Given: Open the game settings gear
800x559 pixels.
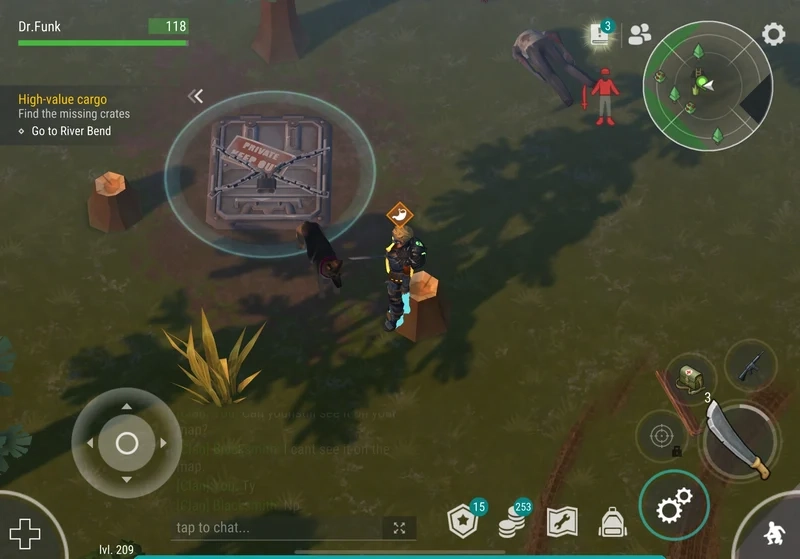Looking at the screenshot, I should [x=773, y=34].
